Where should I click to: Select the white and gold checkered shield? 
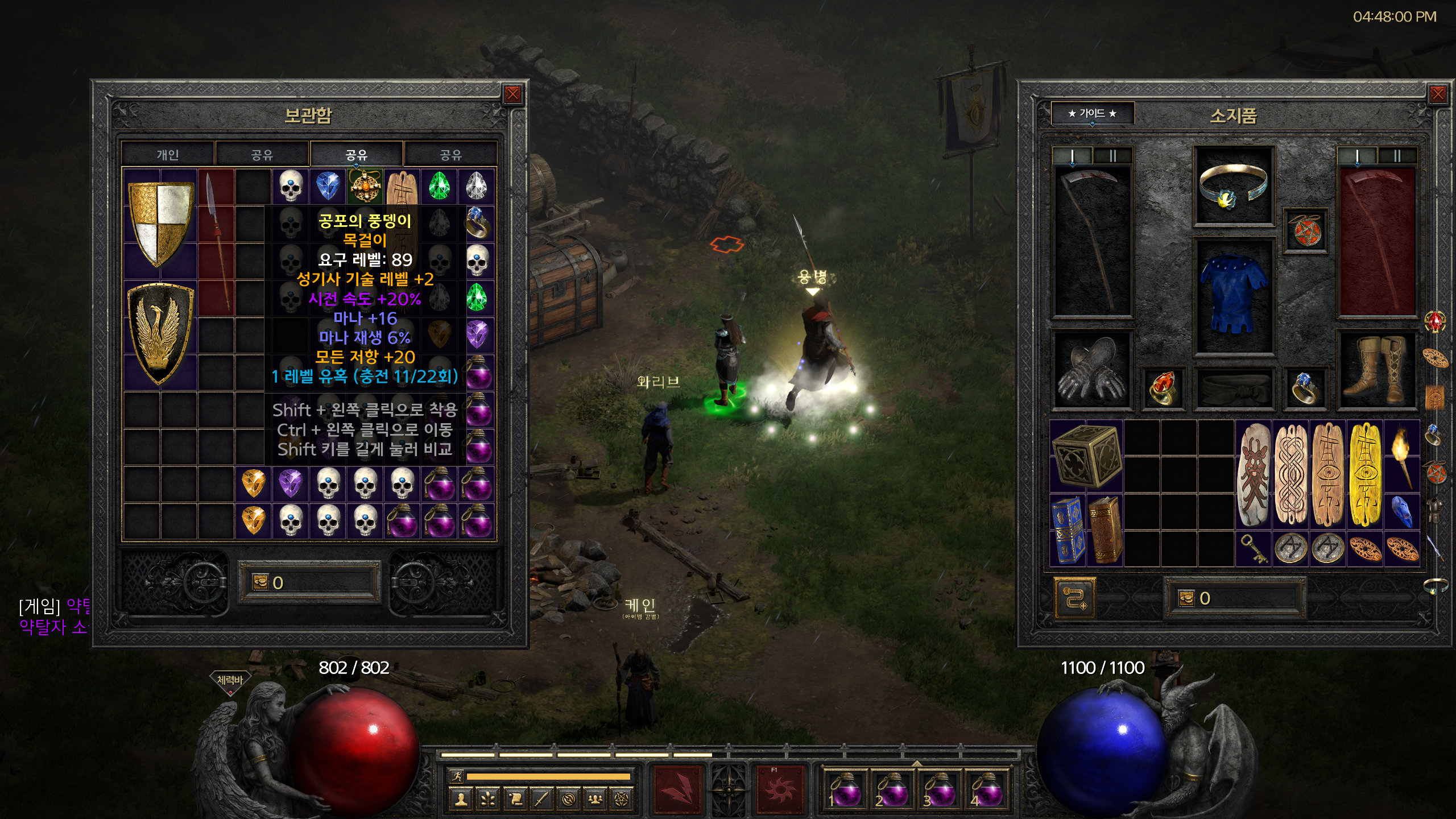pos(160,223)
